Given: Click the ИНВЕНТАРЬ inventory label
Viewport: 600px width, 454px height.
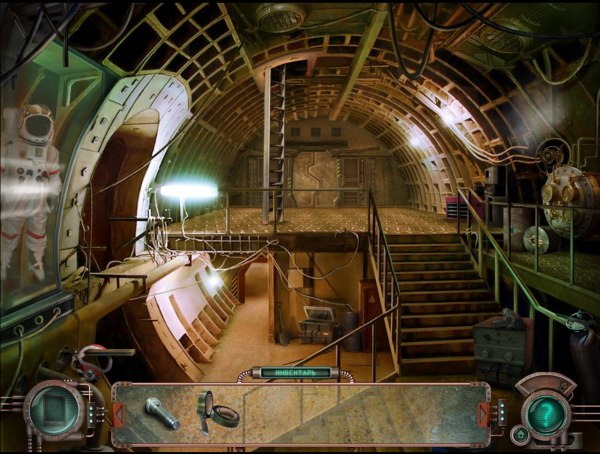Looking at the screenshot, I should coord(295,373).
